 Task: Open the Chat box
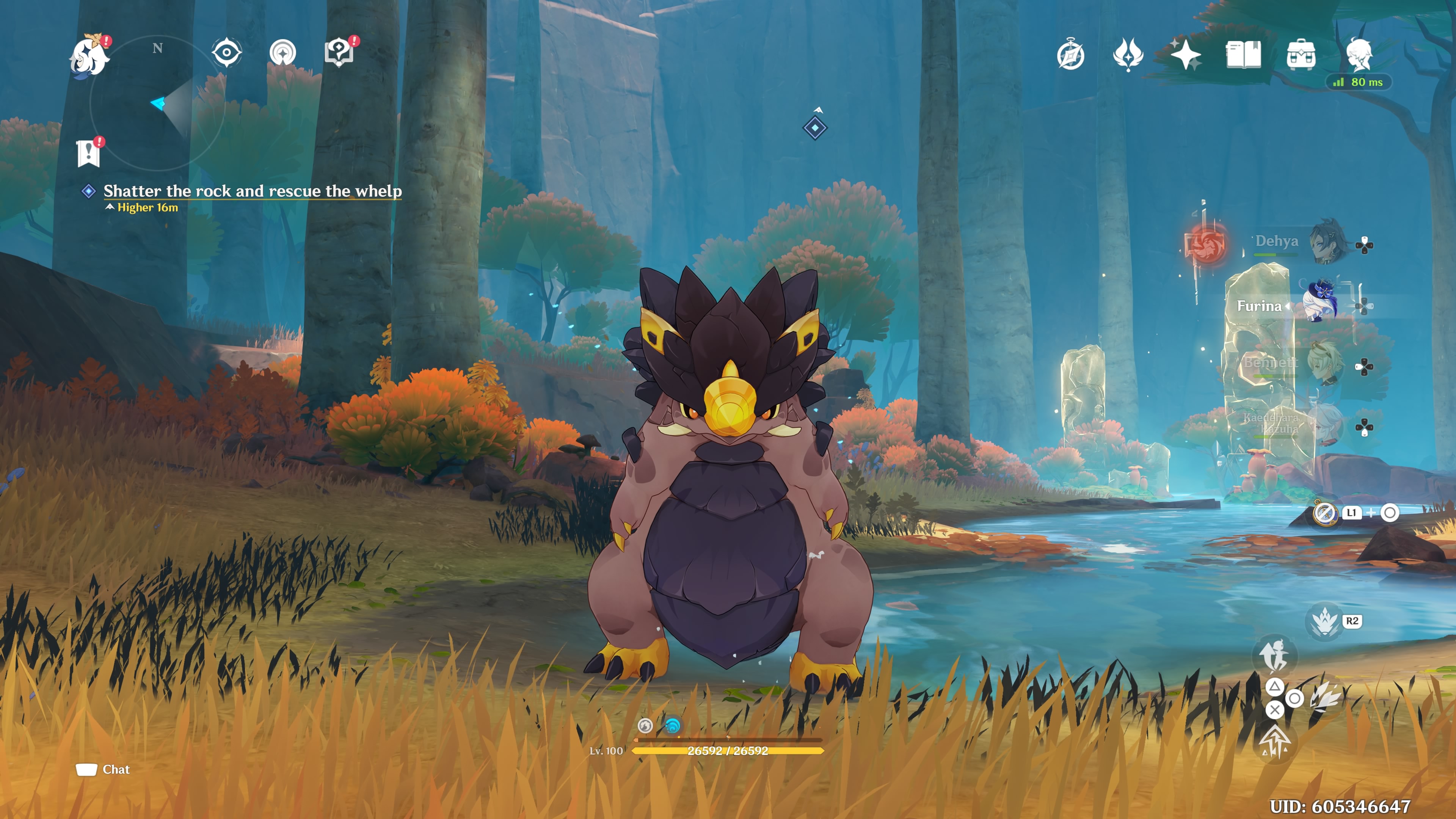click(x=104, y=769)
